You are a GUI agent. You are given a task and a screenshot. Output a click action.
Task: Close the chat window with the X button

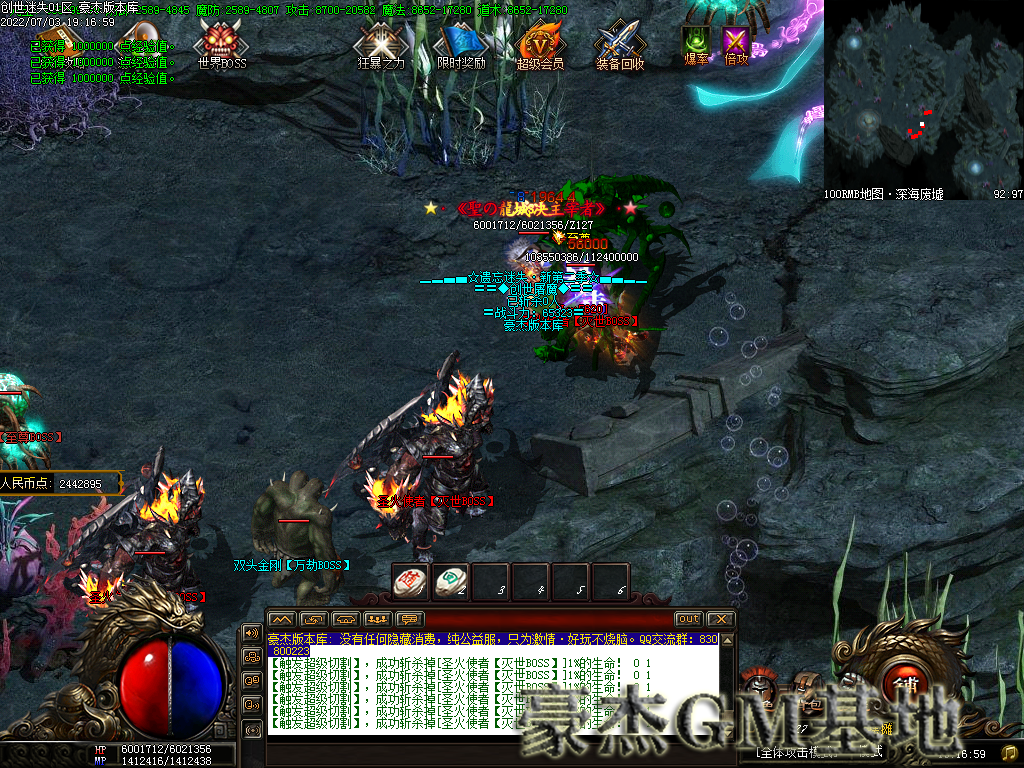point(721,619)
